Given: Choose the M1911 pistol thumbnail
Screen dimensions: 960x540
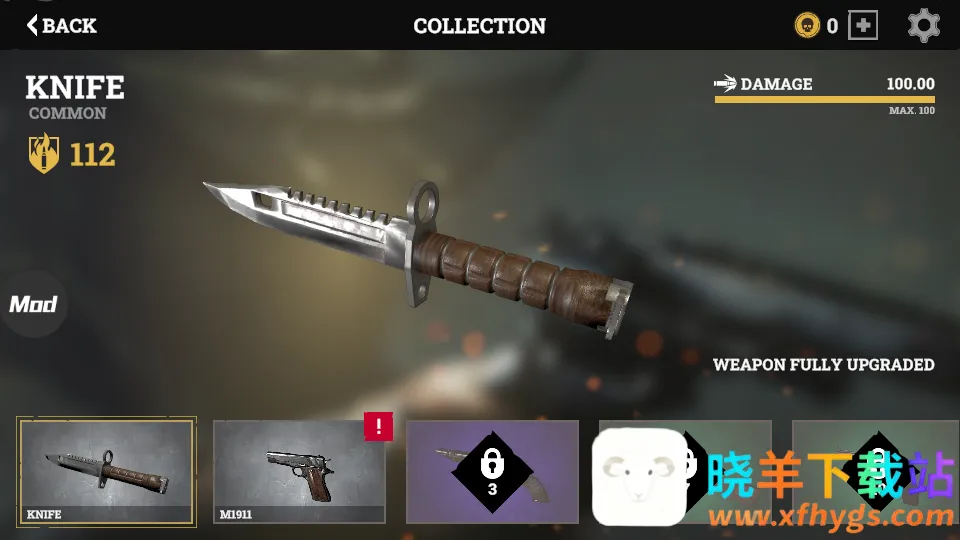Looking at the screenshot, I should 298,472.
